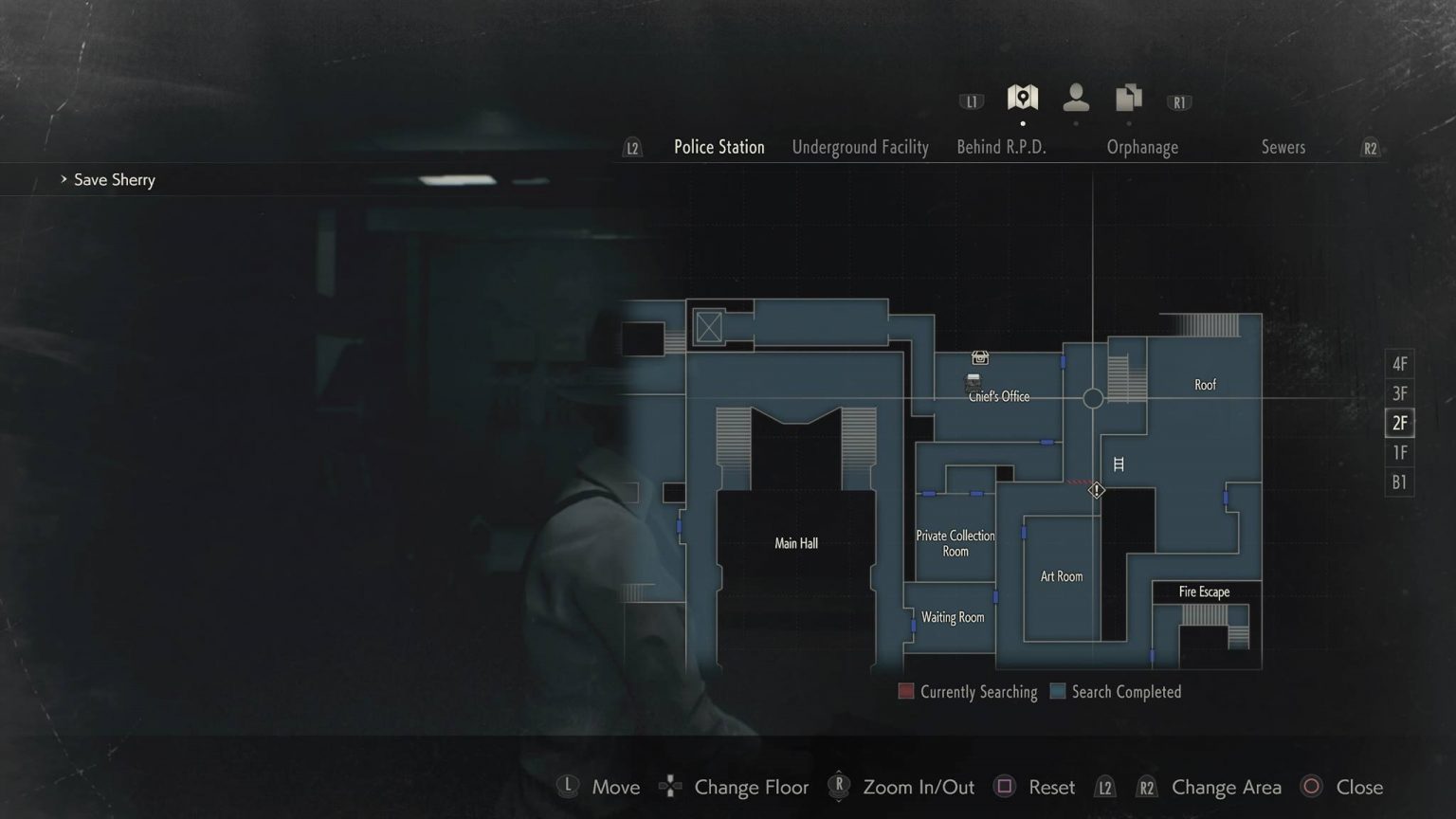
Task: Select the exclamation point marker near Art Room
Action: (1096, 490)
